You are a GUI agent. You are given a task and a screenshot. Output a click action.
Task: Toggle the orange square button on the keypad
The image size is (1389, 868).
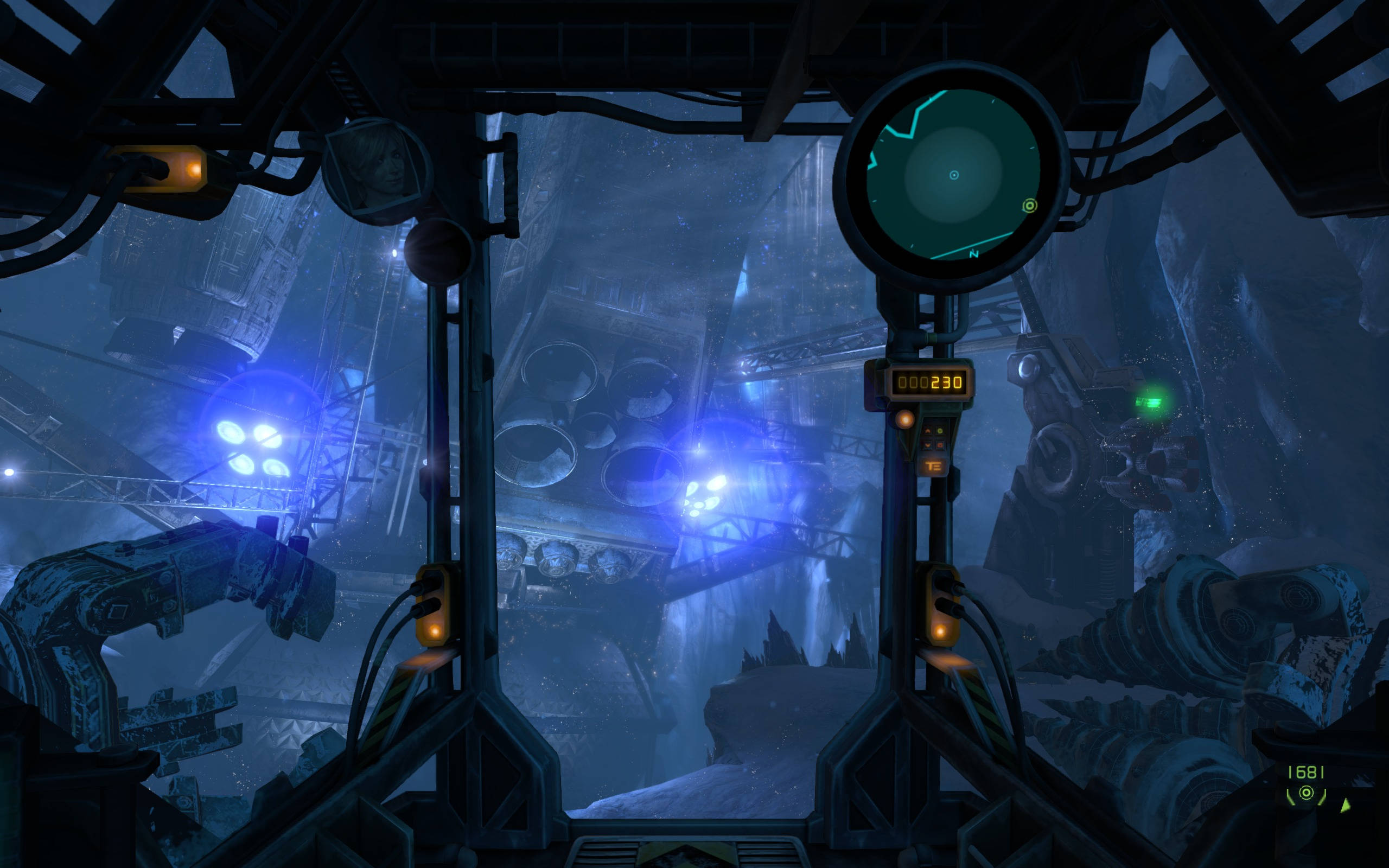click(940, 445)
